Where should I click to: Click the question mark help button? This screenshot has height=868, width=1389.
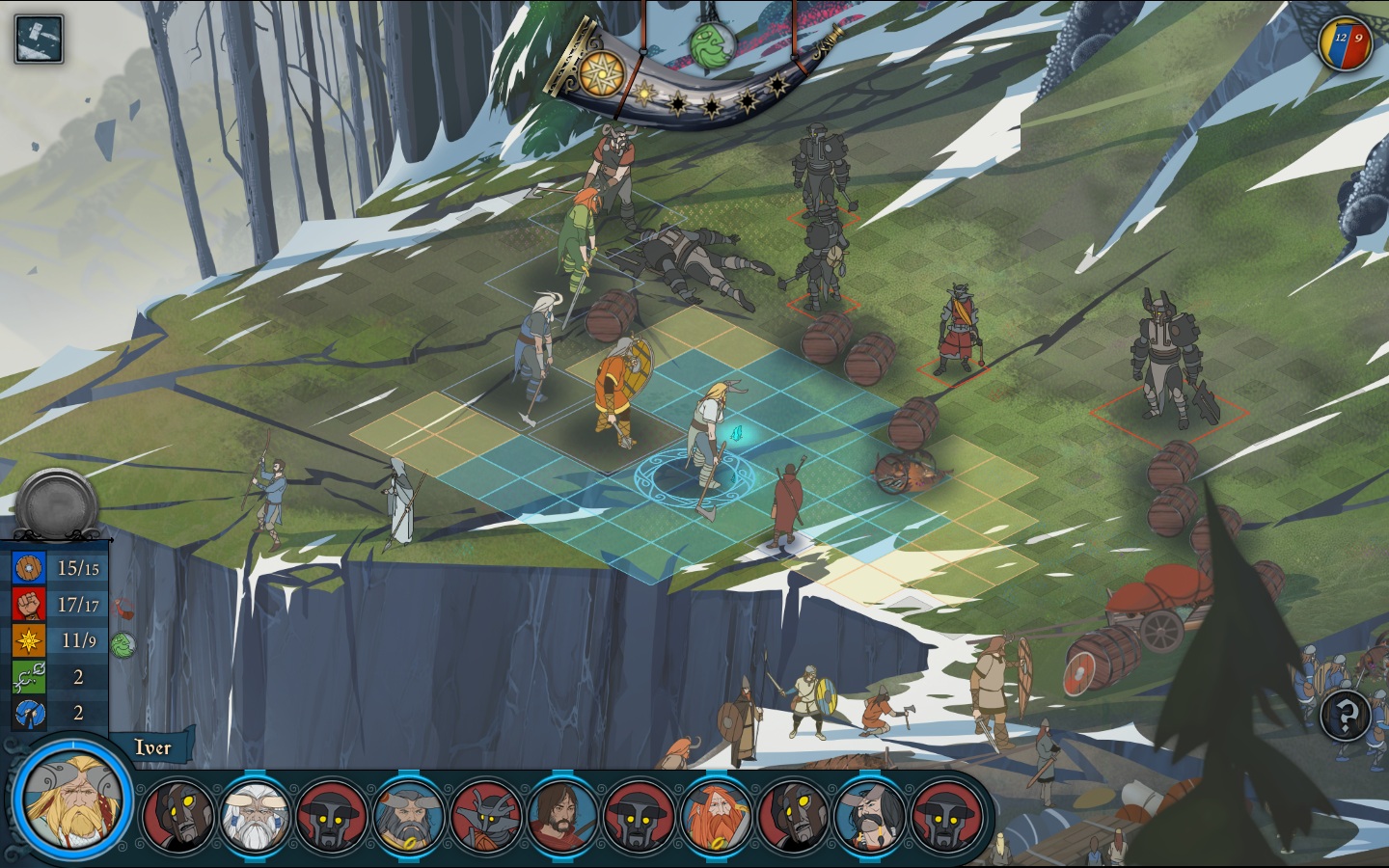(1347, 716)
